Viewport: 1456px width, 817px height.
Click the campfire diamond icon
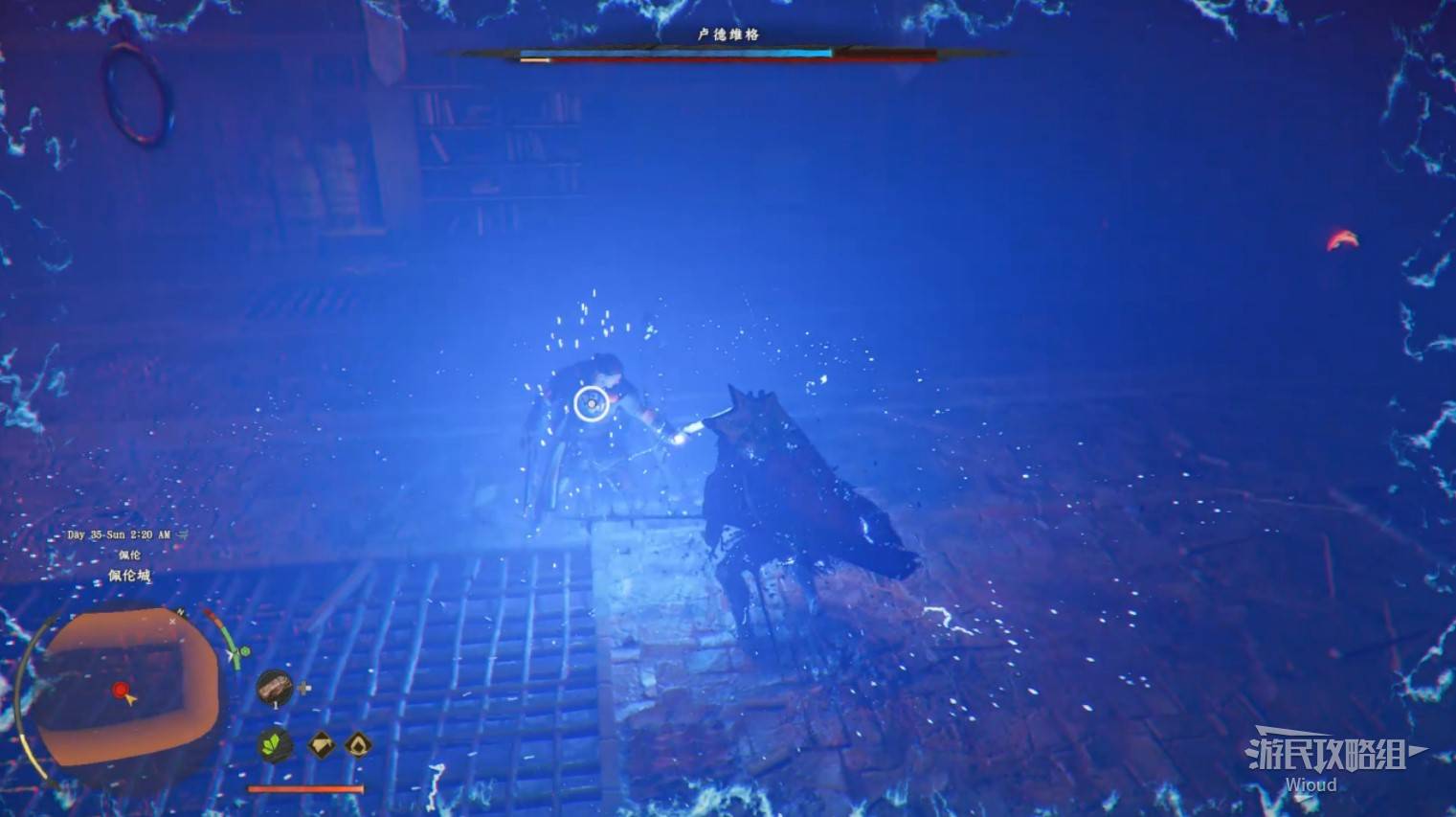pyautogui.click(x=358, y=744)
